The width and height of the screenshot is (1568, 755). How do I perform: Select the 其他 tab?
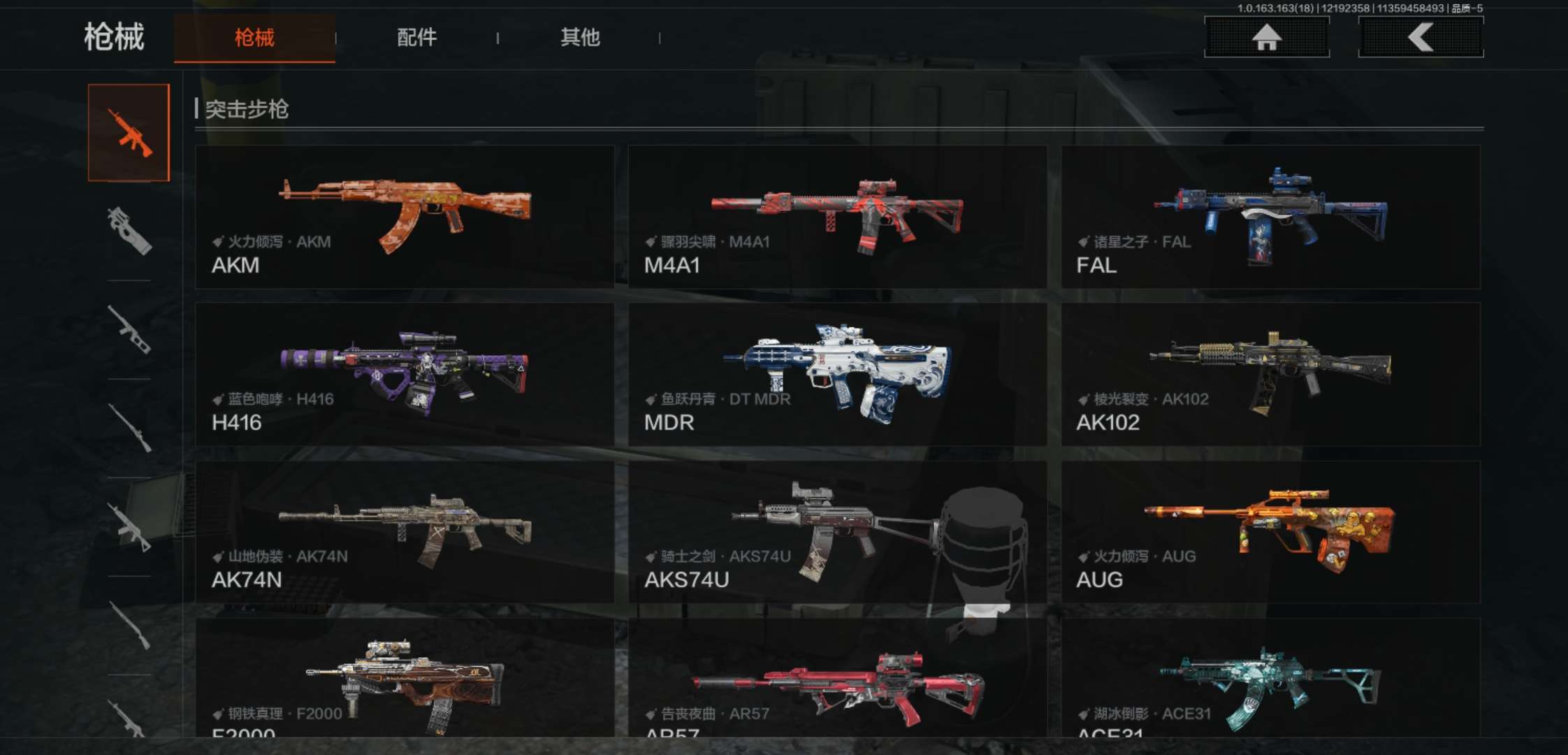click(x=580, y=38)
